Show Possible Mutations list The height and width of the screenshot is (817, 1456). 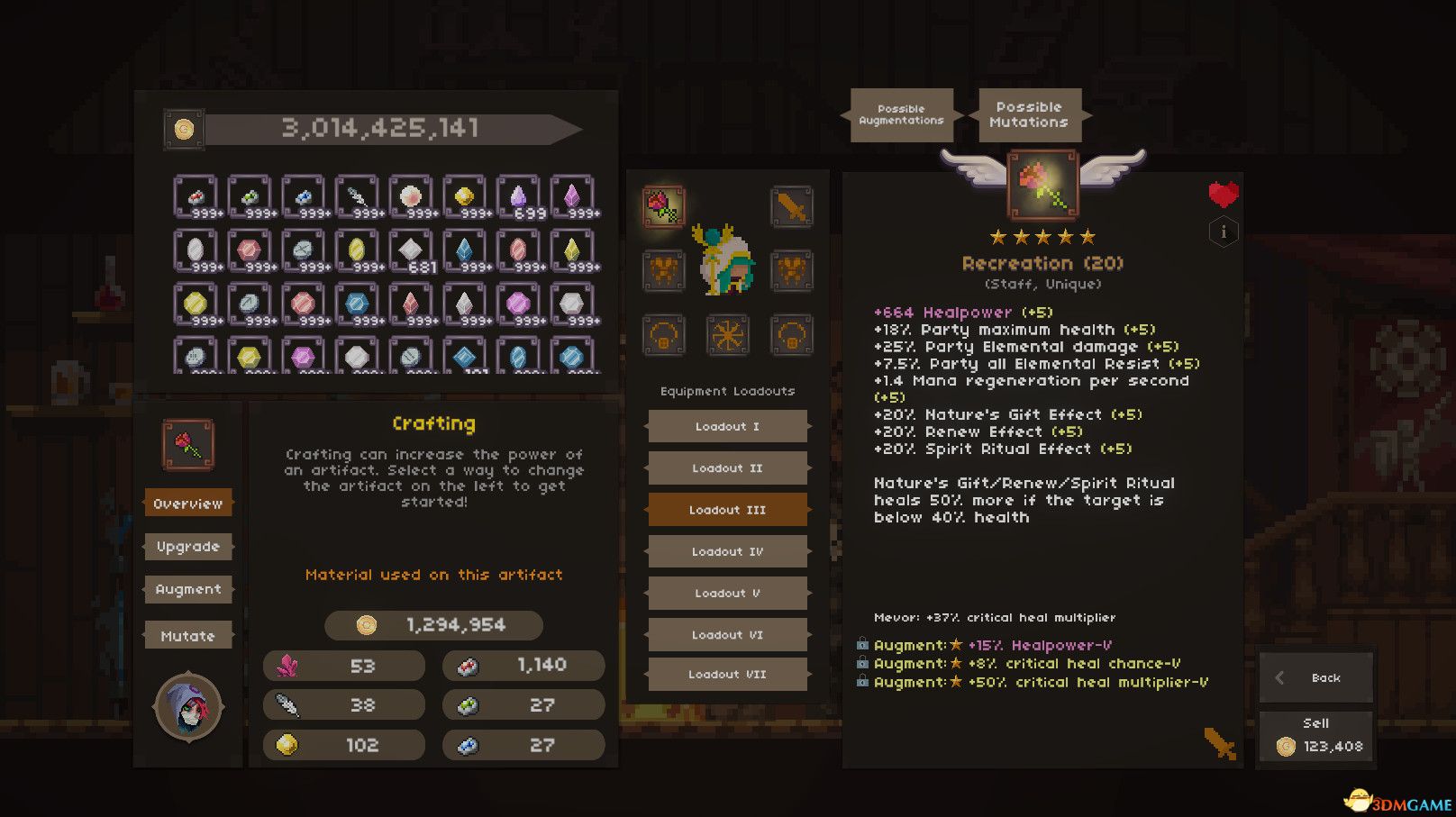[x=1029, y=114]
